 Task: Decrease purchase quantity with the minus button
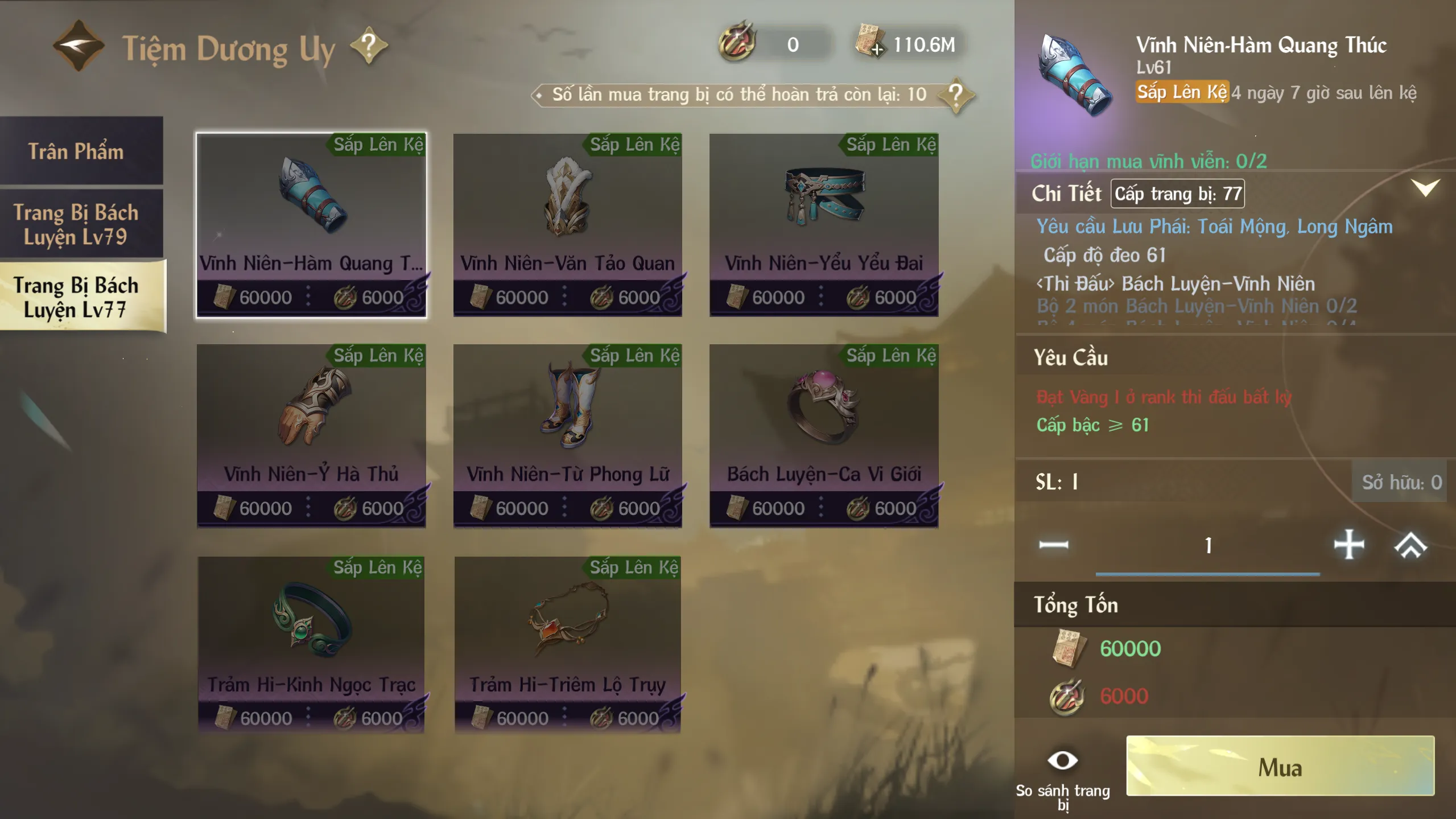pyautogui.click(x=1053, y=545)
